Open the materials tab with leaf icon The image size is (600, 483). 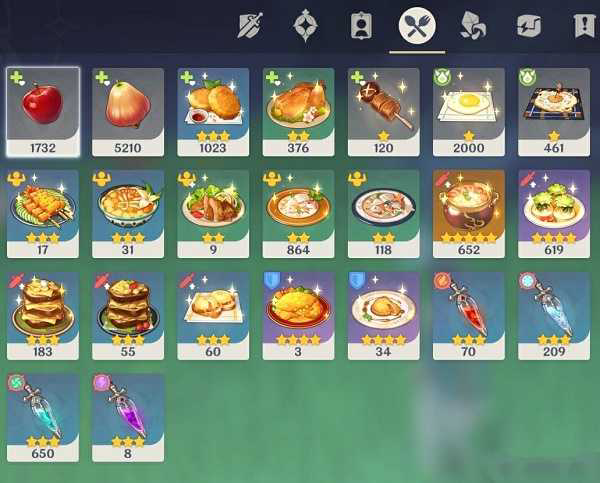(472, 25)
